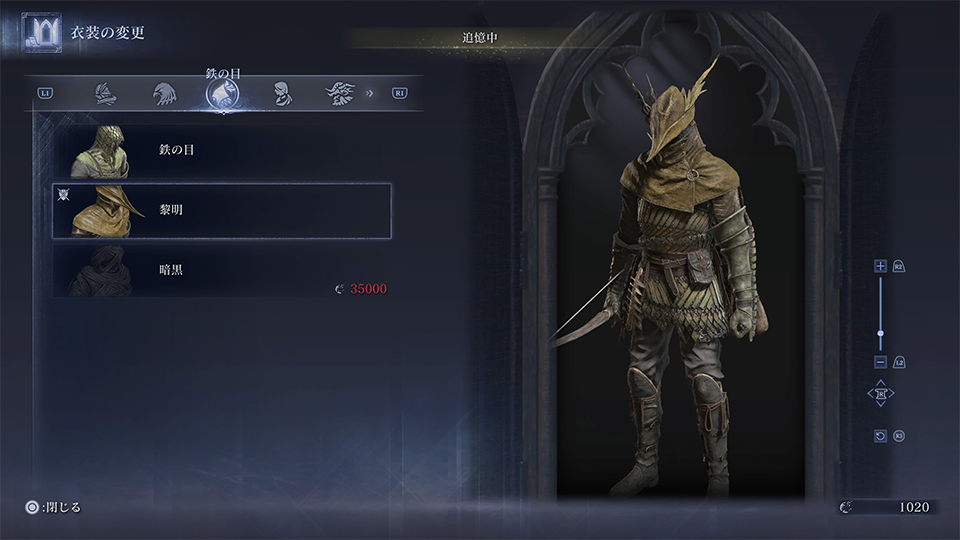Switch to the horned beast character tab
960x540 pixels.
click(x=340, y=94)
